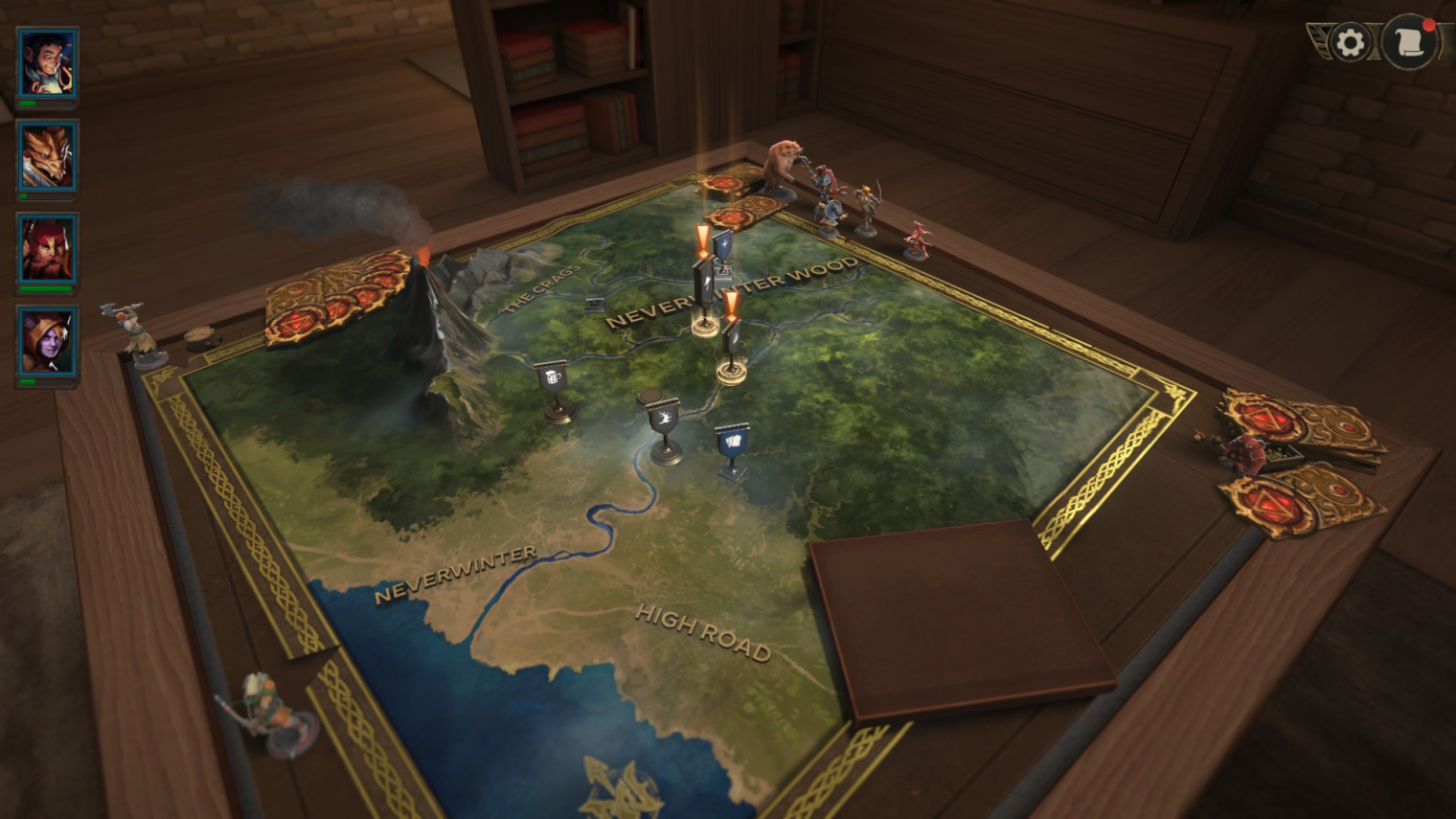The image size is (1456, 819).
Task: Open the gear settings menu
Action: point(1350,43)
